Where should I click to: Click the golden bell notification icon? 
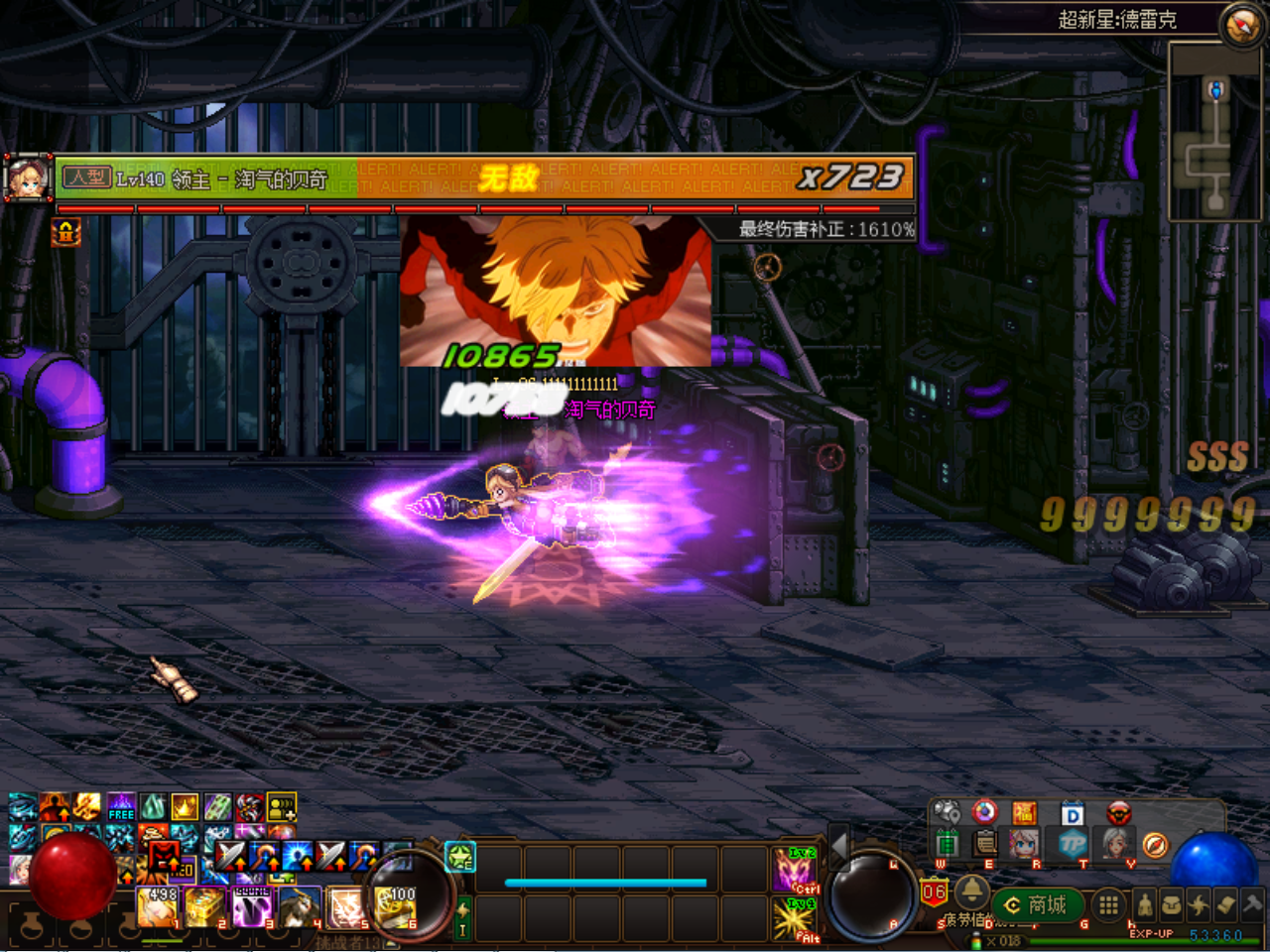[970, 892]
